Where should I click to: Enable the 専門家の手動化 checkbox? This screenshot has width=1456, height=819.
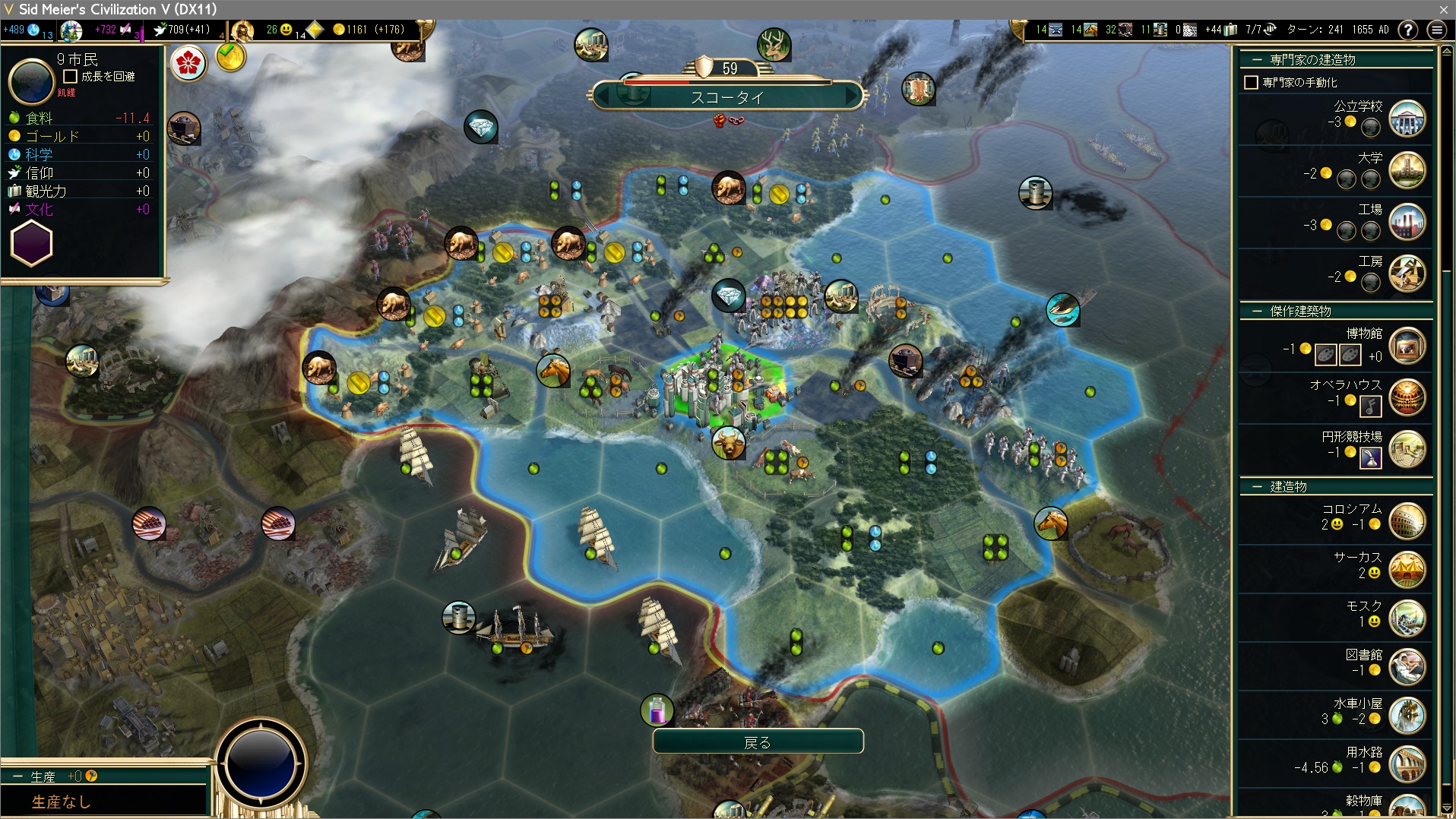(x=1251, y=82)
